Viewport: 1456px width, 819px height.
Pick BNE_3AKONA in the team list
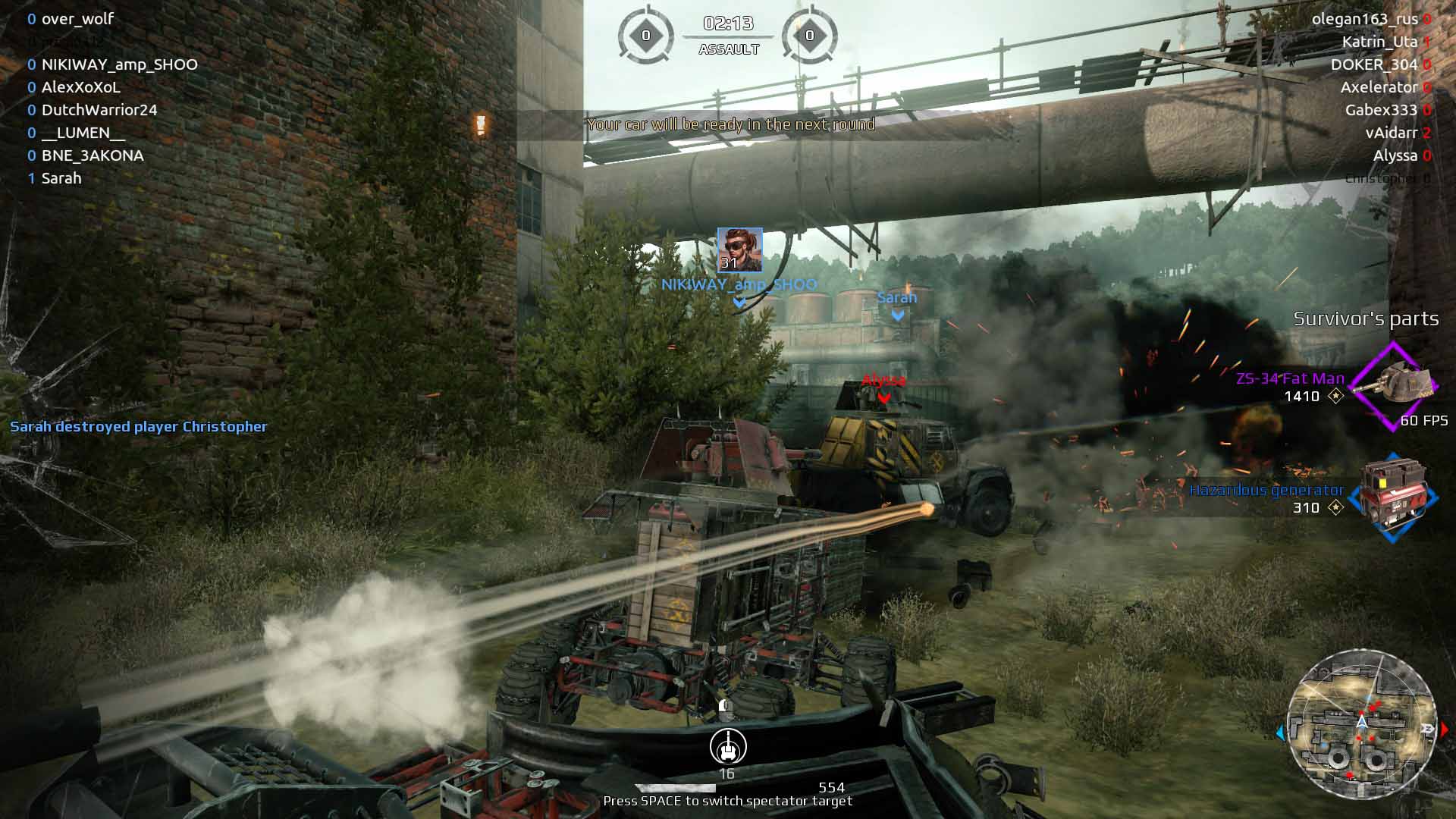coord(92,155)
